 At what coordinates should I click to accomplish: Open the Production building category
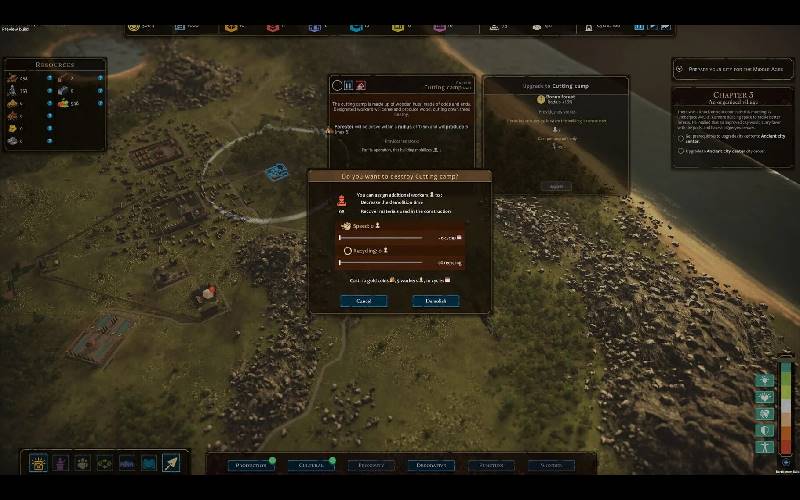(x=243, y=465)
